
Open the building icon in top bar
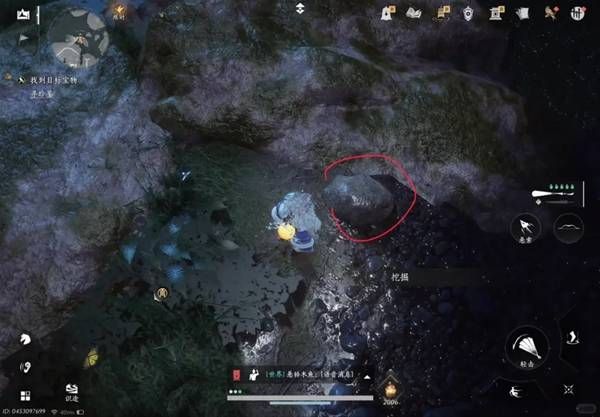(495, 13)
